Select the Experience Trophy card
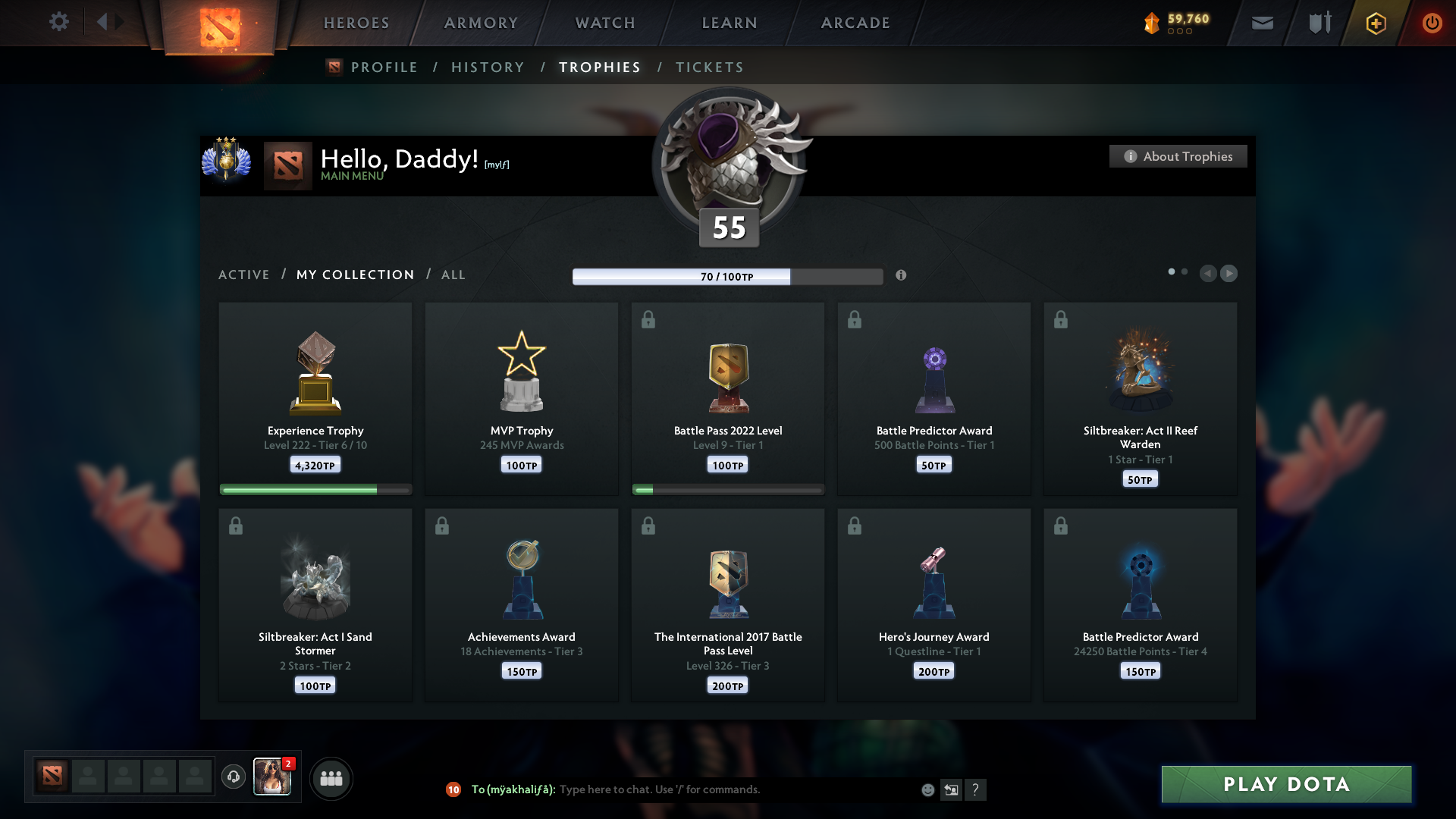Viewport: 1456px width, 819px height. 315,398
